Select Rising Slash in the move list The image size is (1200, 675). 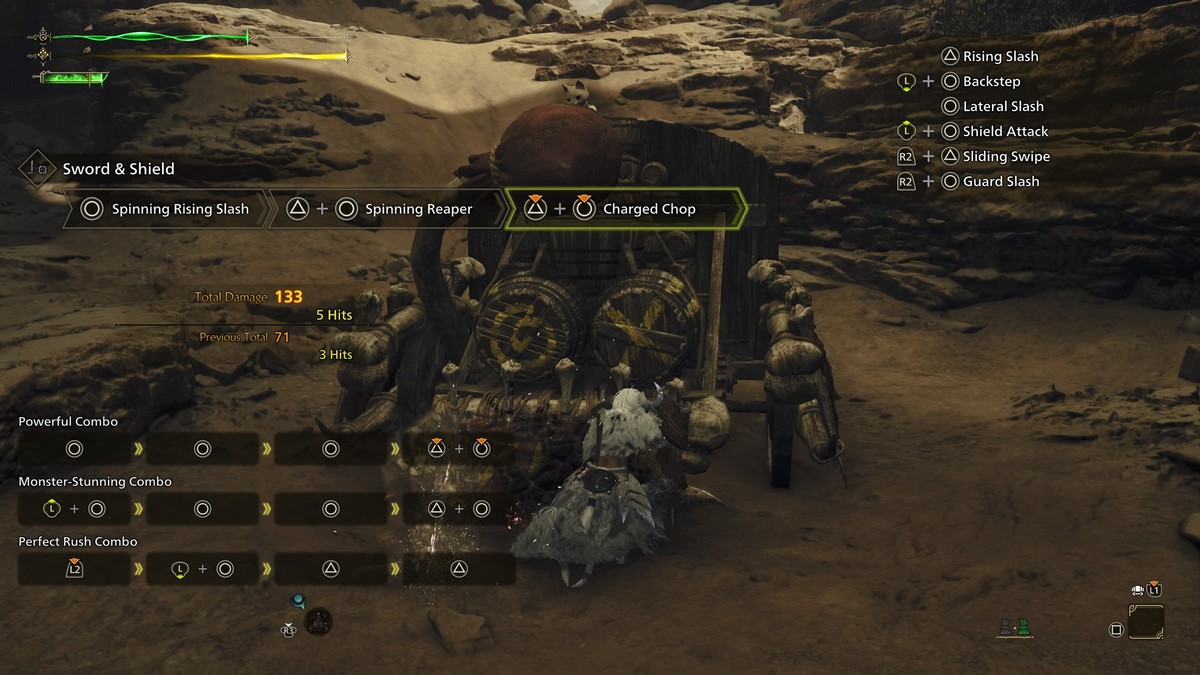coord(999,57)
